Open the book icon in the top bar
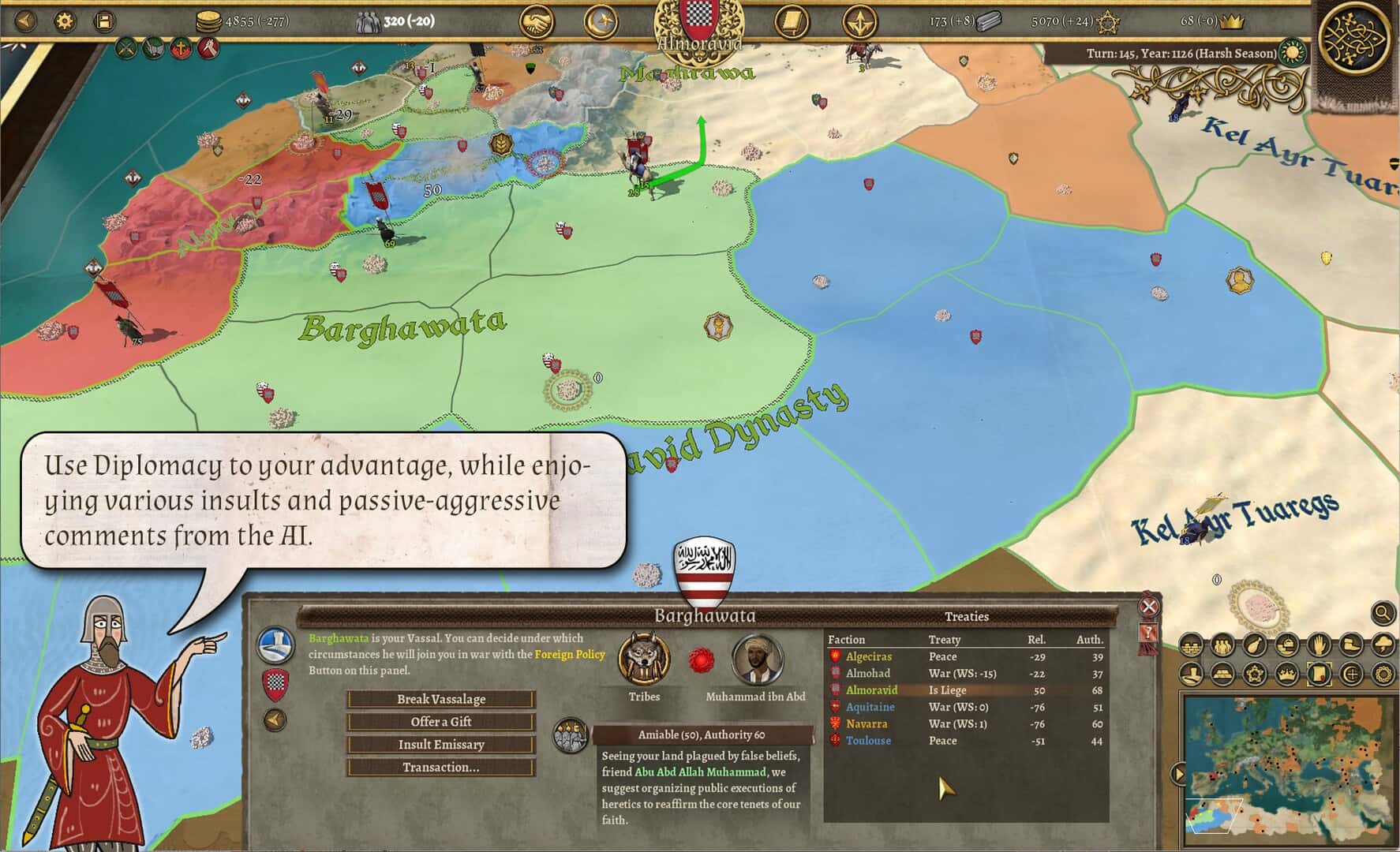1400x852 pixels. click(x=791, y=22)
